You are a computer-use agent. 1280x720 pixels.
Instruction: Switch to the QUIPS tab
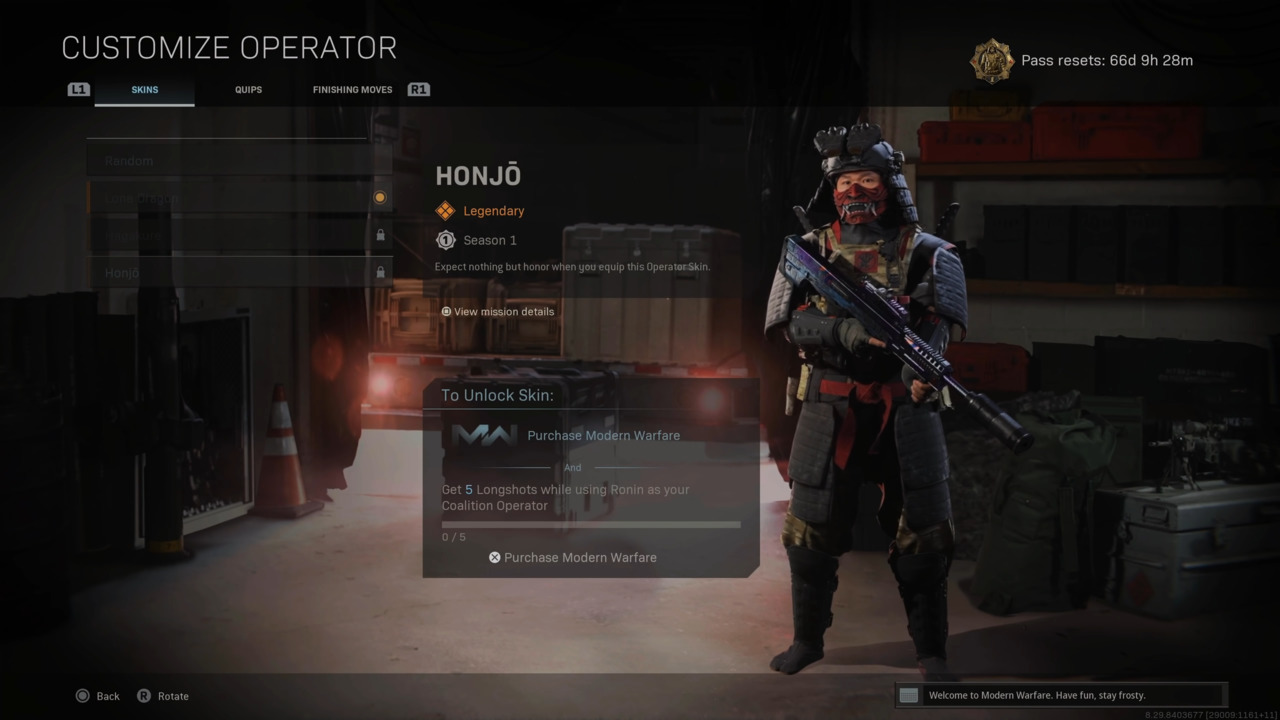click(x=248, y=89)
